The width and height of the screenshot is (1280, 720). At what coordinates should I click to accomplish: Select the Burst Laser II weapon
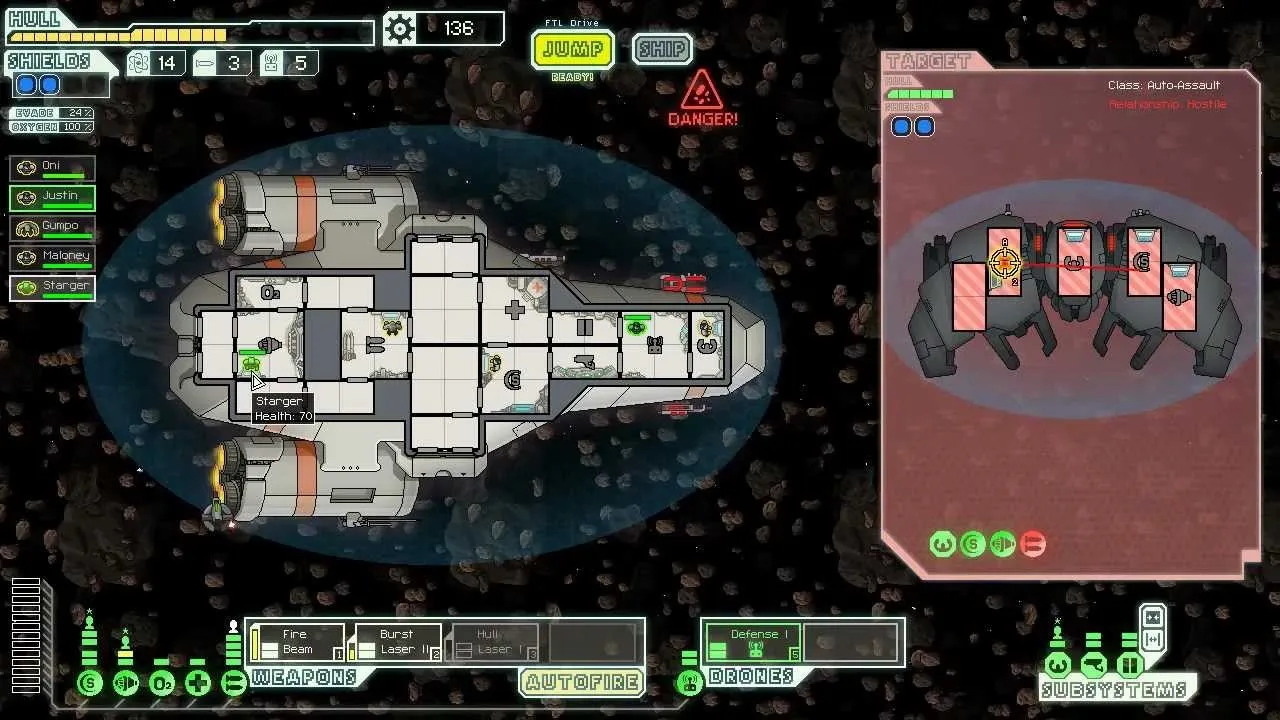pos(395,642)
